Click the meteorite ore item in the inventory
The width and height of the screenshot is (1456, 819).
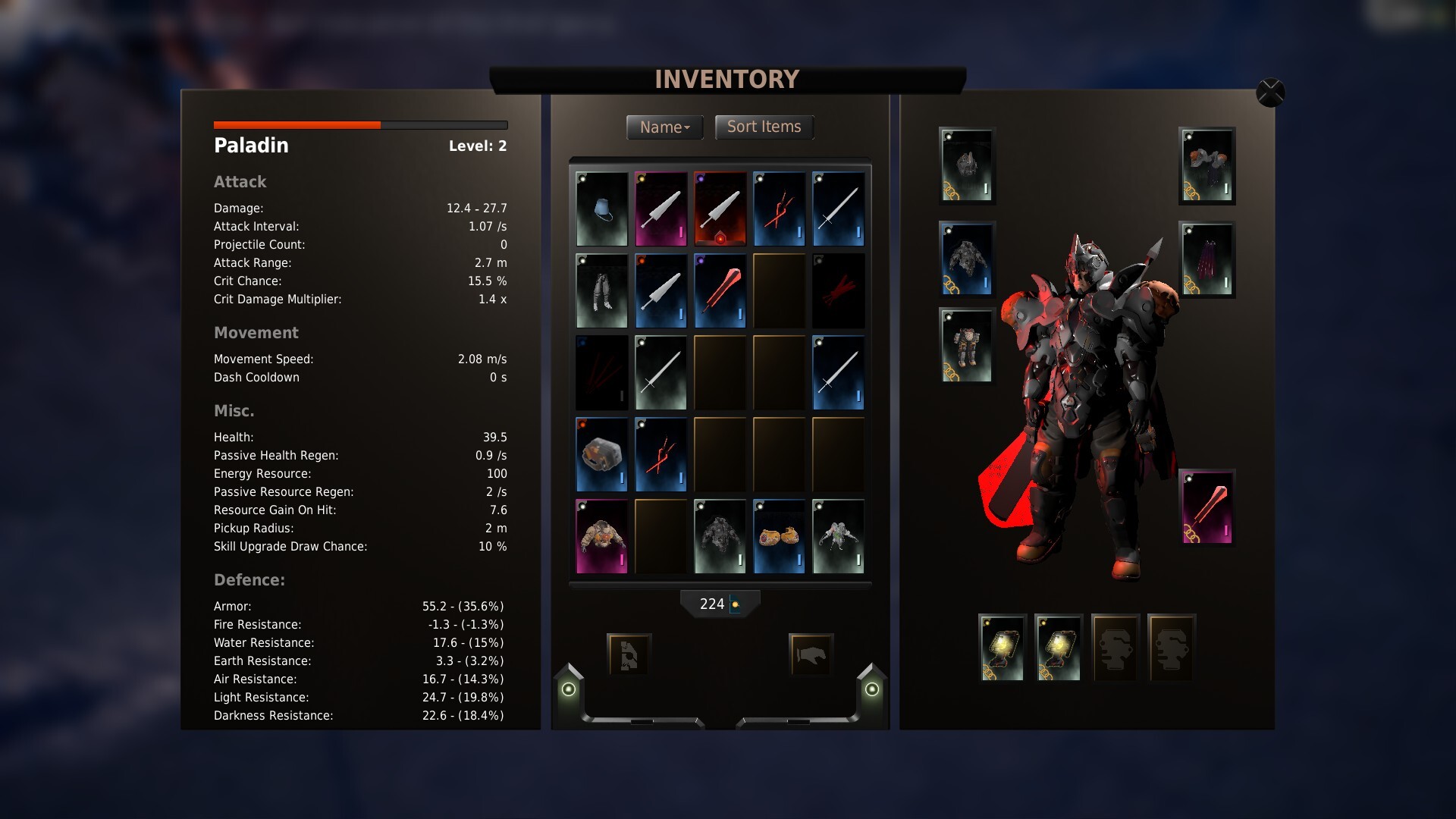pos(601,454)
